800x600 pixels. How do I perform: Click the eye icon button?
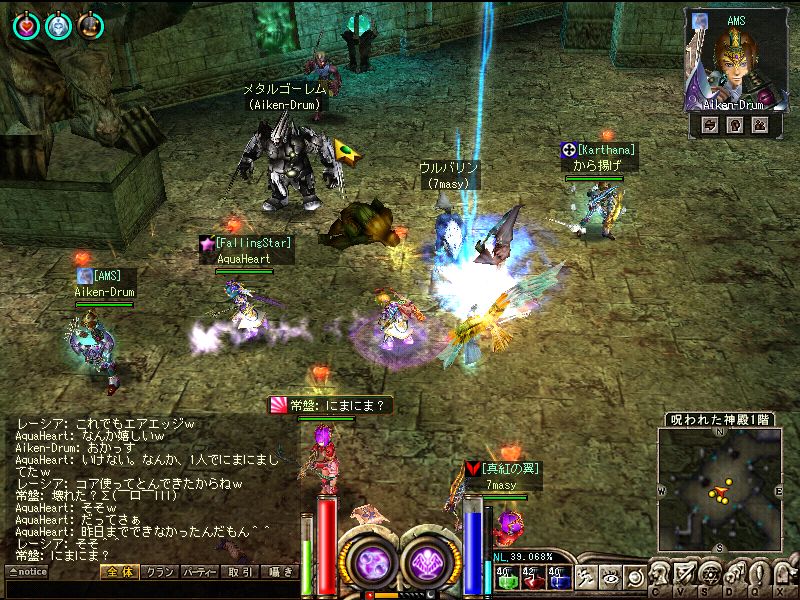(610, 576)
